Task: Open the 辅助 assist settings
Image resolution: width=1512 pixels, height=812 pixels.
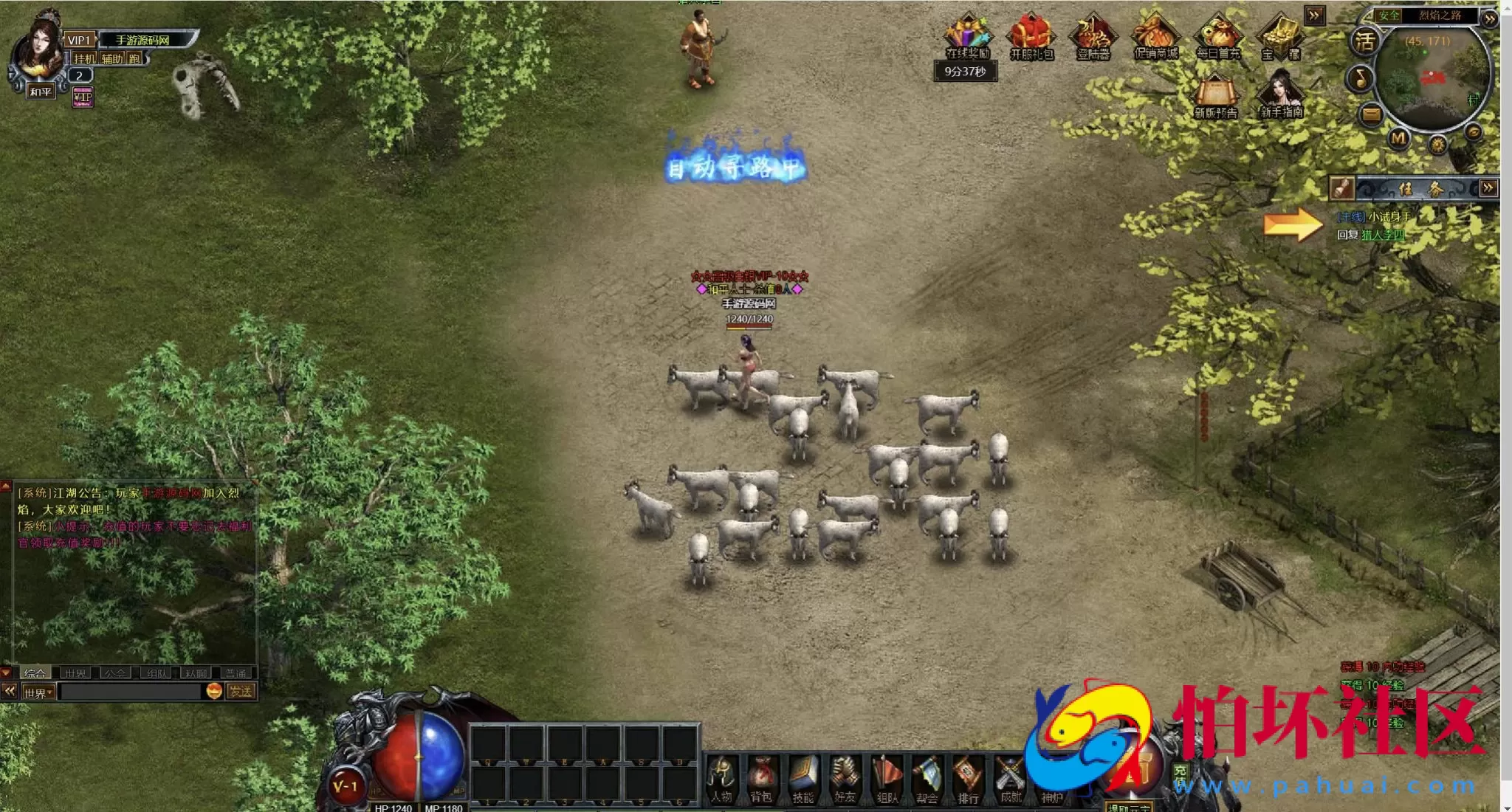Action: (112, 59)
